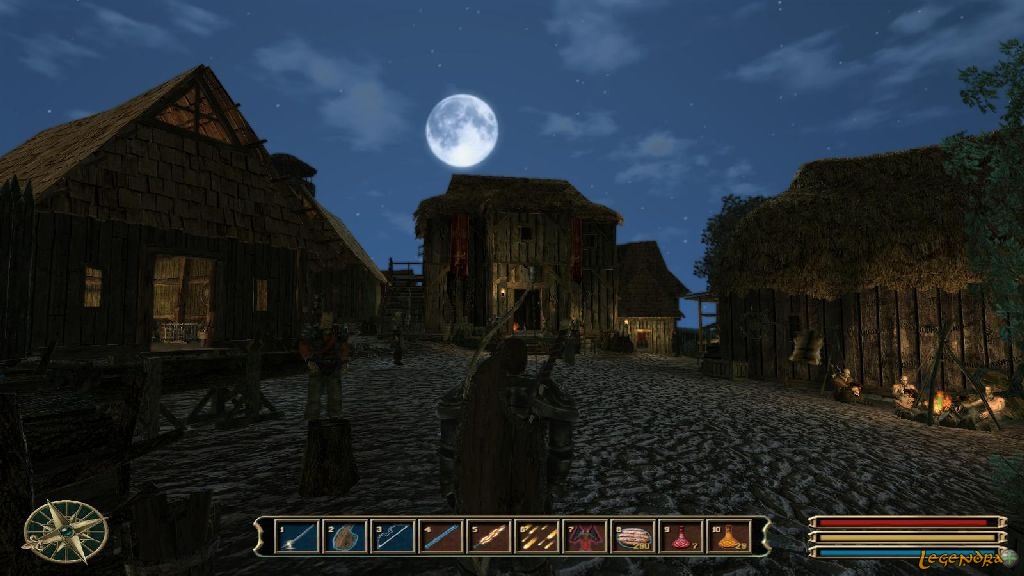Select the sword in hotbar slot 1
1024x576 pixels.
tap(297, 537)
